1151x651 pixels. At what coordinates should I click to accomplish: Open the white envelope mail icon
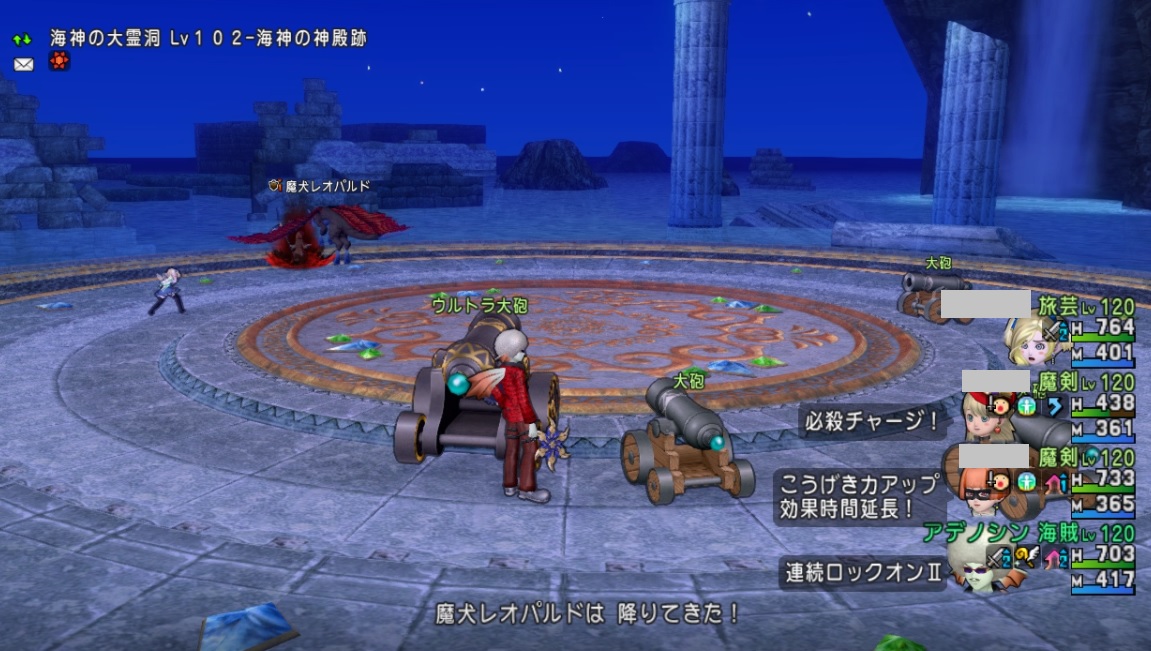pos(23,64)
